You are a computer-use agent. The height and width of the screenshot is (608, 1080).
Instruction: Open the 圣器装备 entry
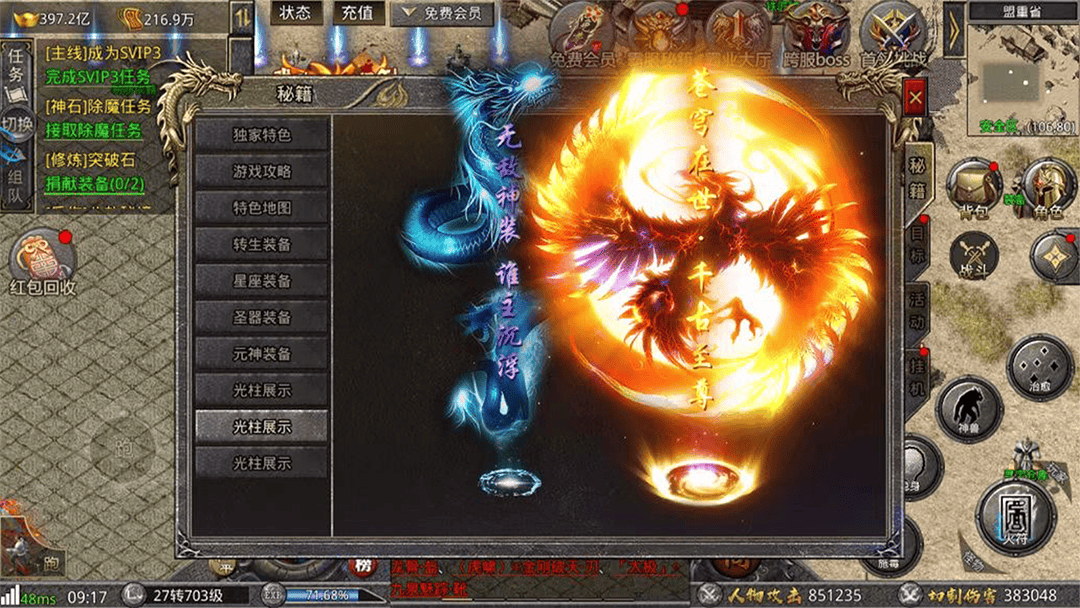click(x=262, y=317)
